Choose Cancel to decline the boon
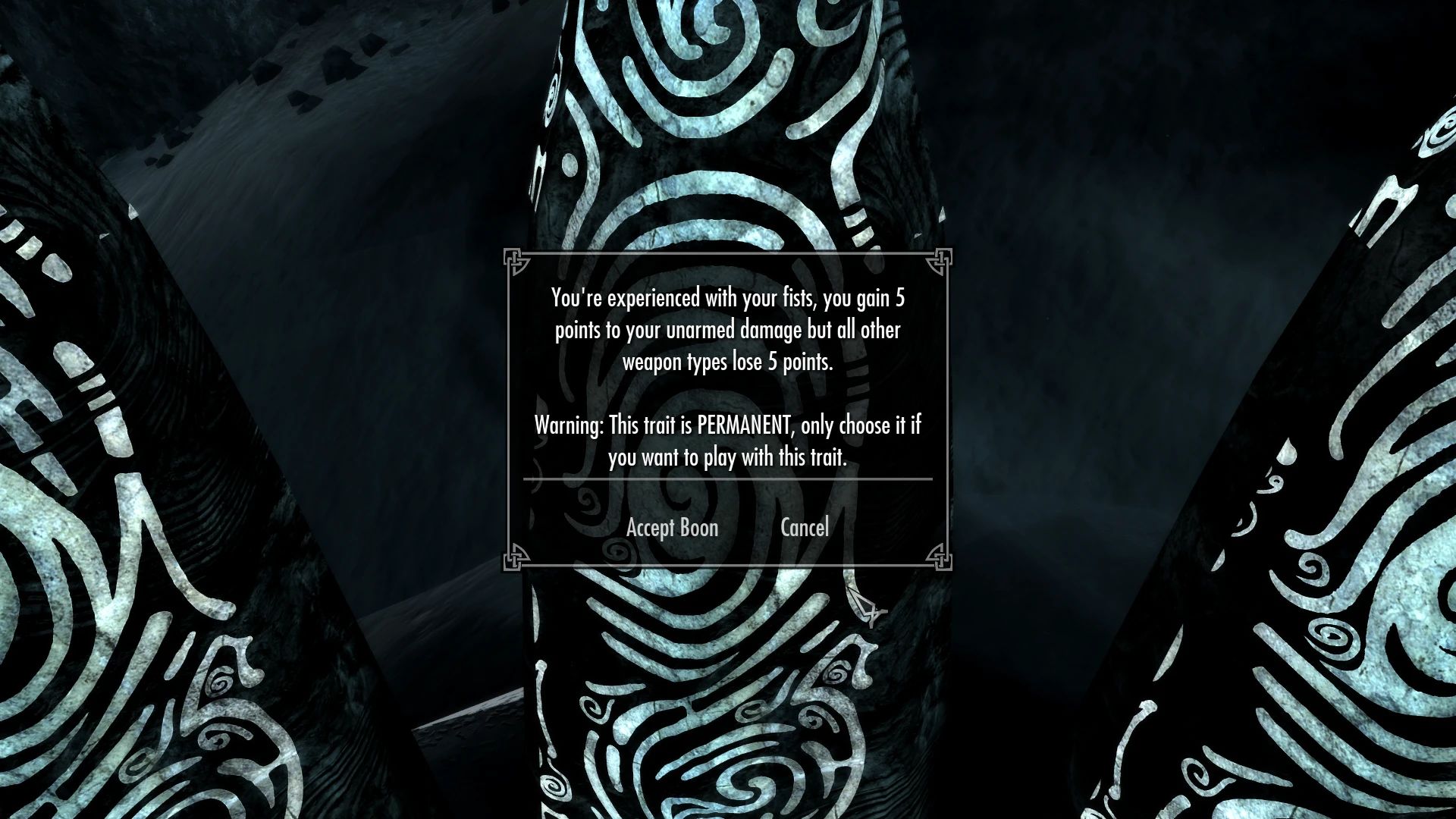This screenshot has height=819, width=1456. pyautogui.click(x=805, y=528)
